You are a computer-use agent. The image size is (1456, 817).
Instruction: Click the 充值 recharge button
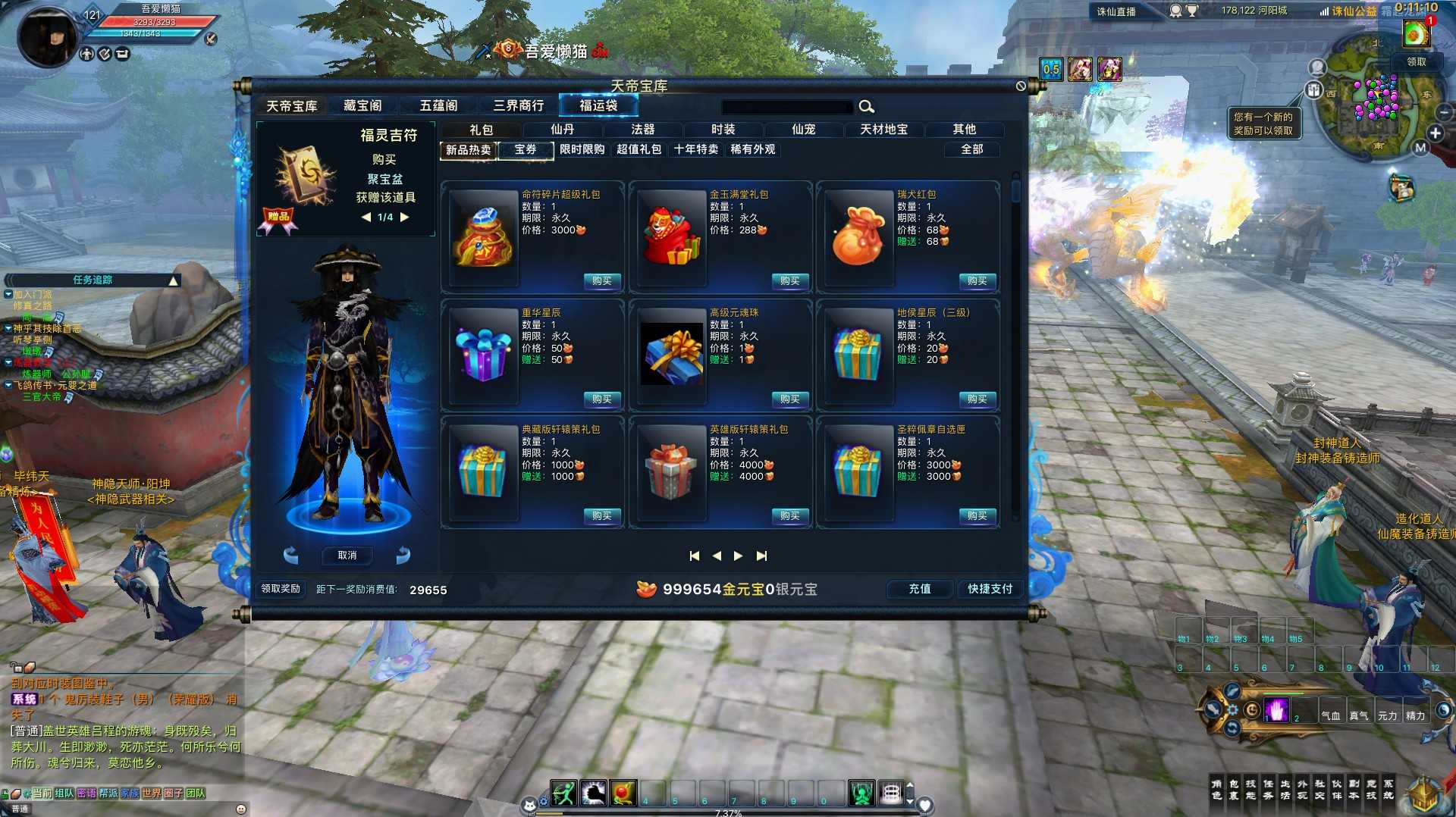919,589
